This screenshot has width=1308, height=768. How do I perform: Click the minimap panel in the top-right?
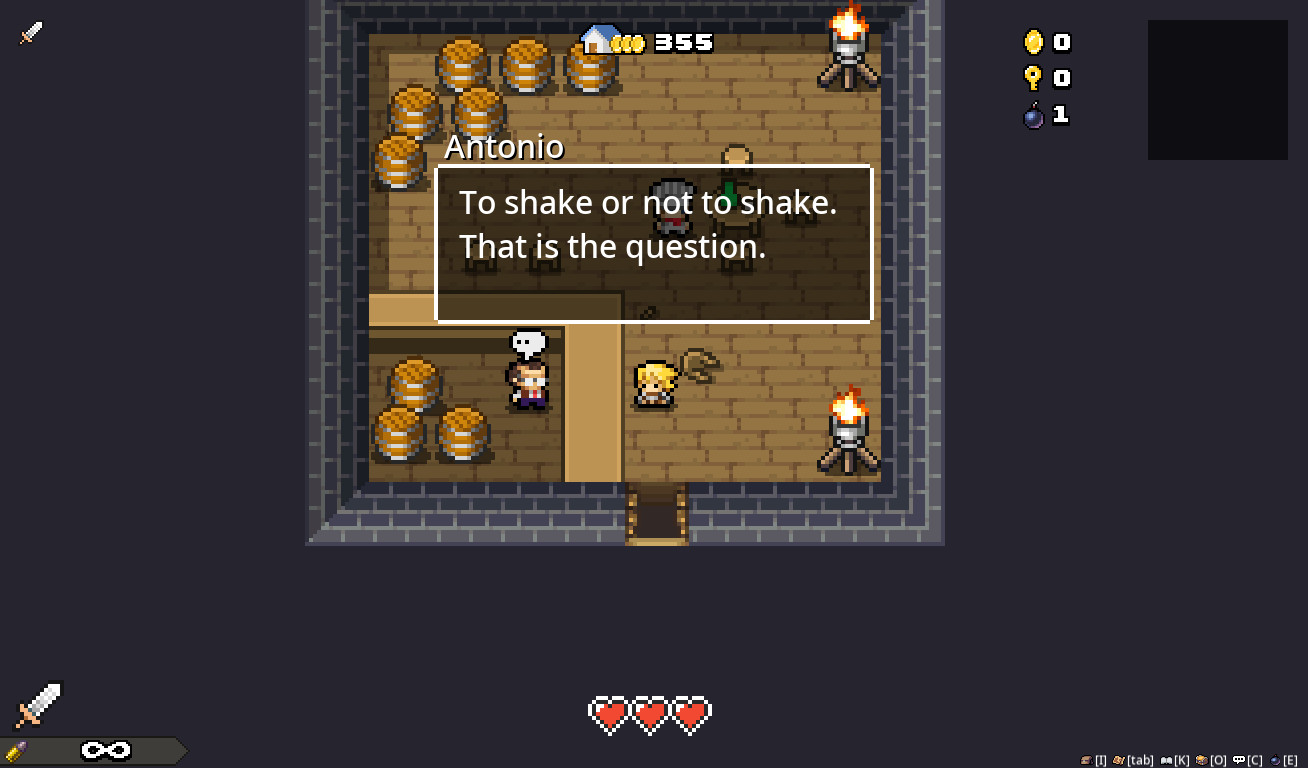click(1217, 89)
